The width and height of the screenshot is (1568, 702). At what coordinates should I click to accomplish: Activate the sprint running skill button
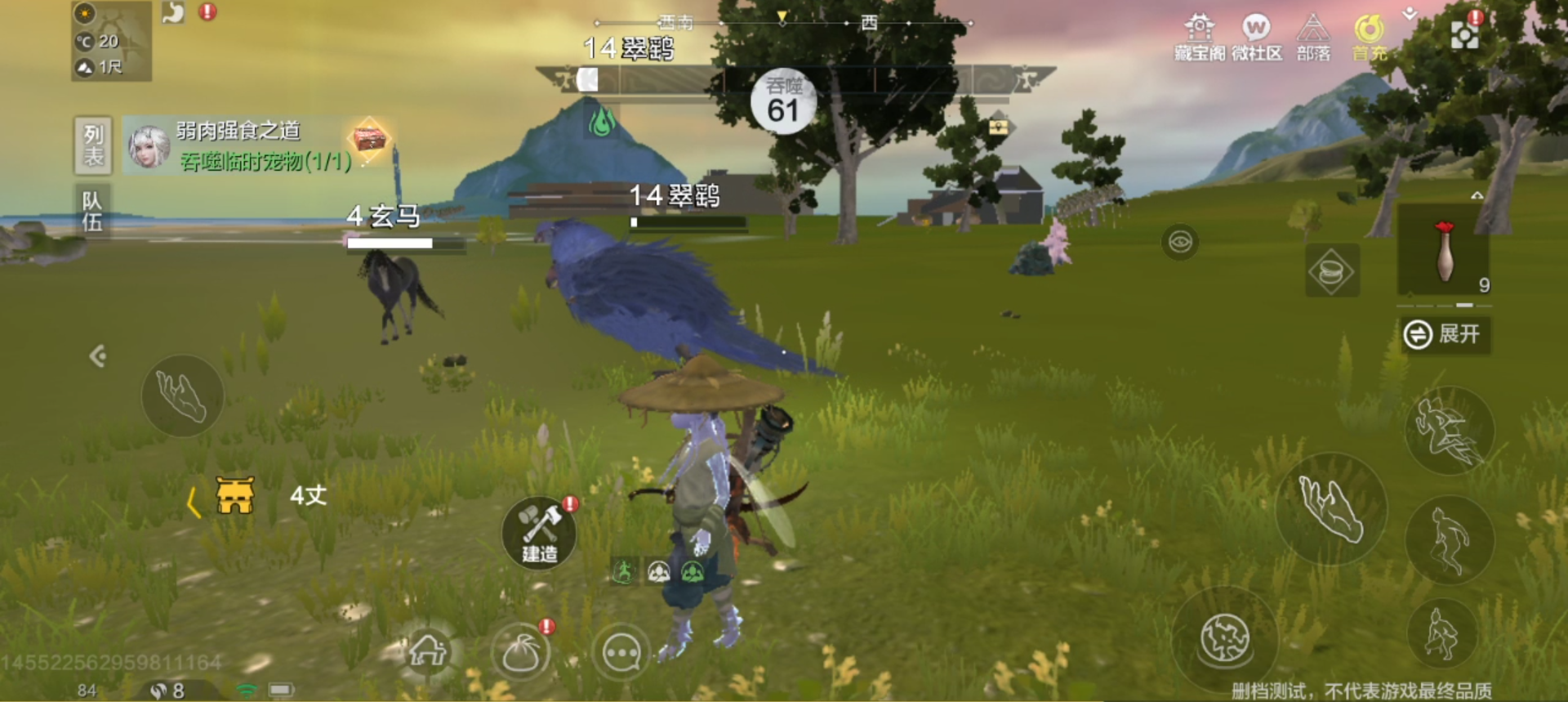pos(1450,431)
